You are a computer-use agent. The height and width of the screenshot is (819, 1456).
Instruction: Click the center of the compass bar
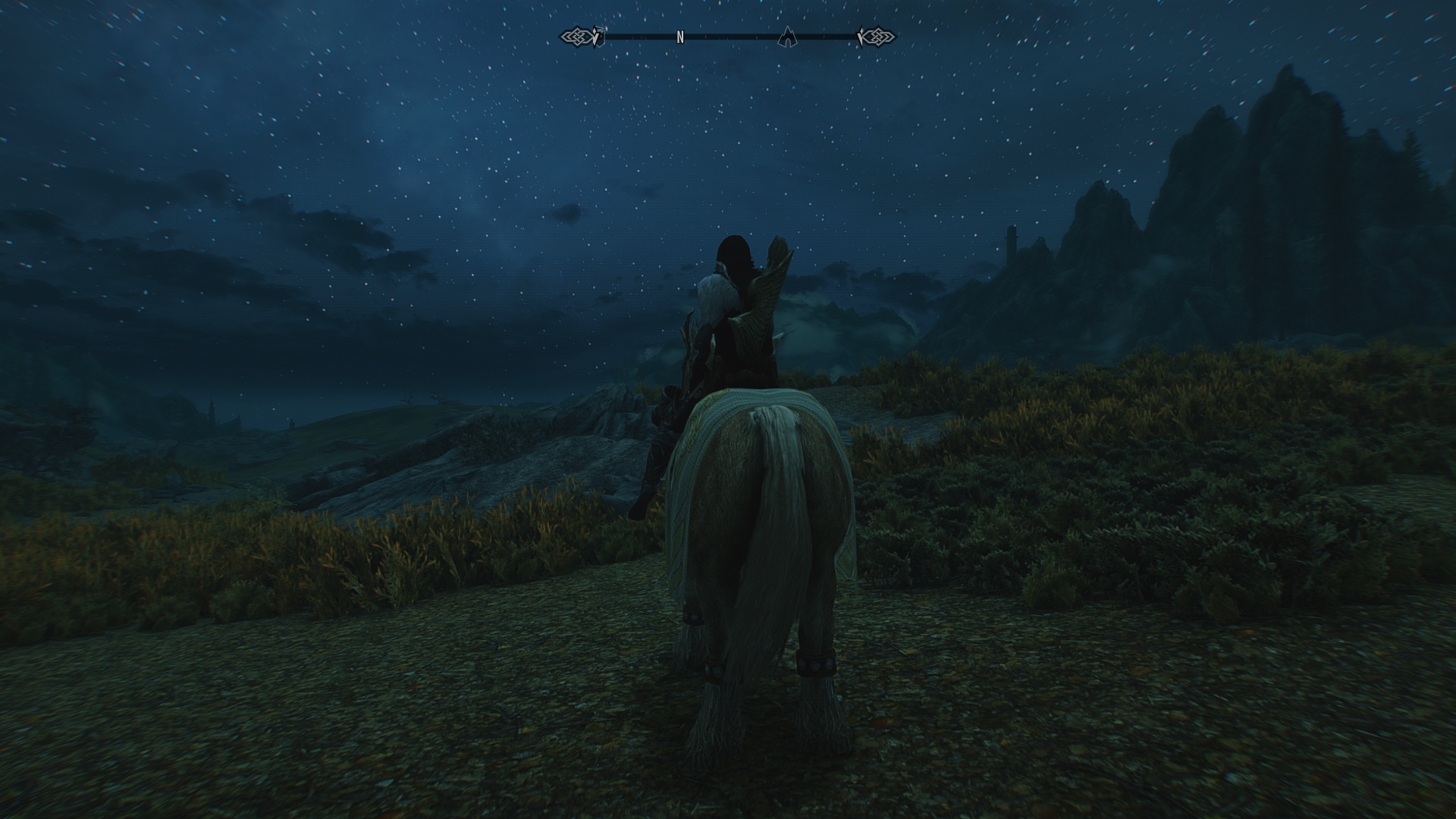coord(728,35)
